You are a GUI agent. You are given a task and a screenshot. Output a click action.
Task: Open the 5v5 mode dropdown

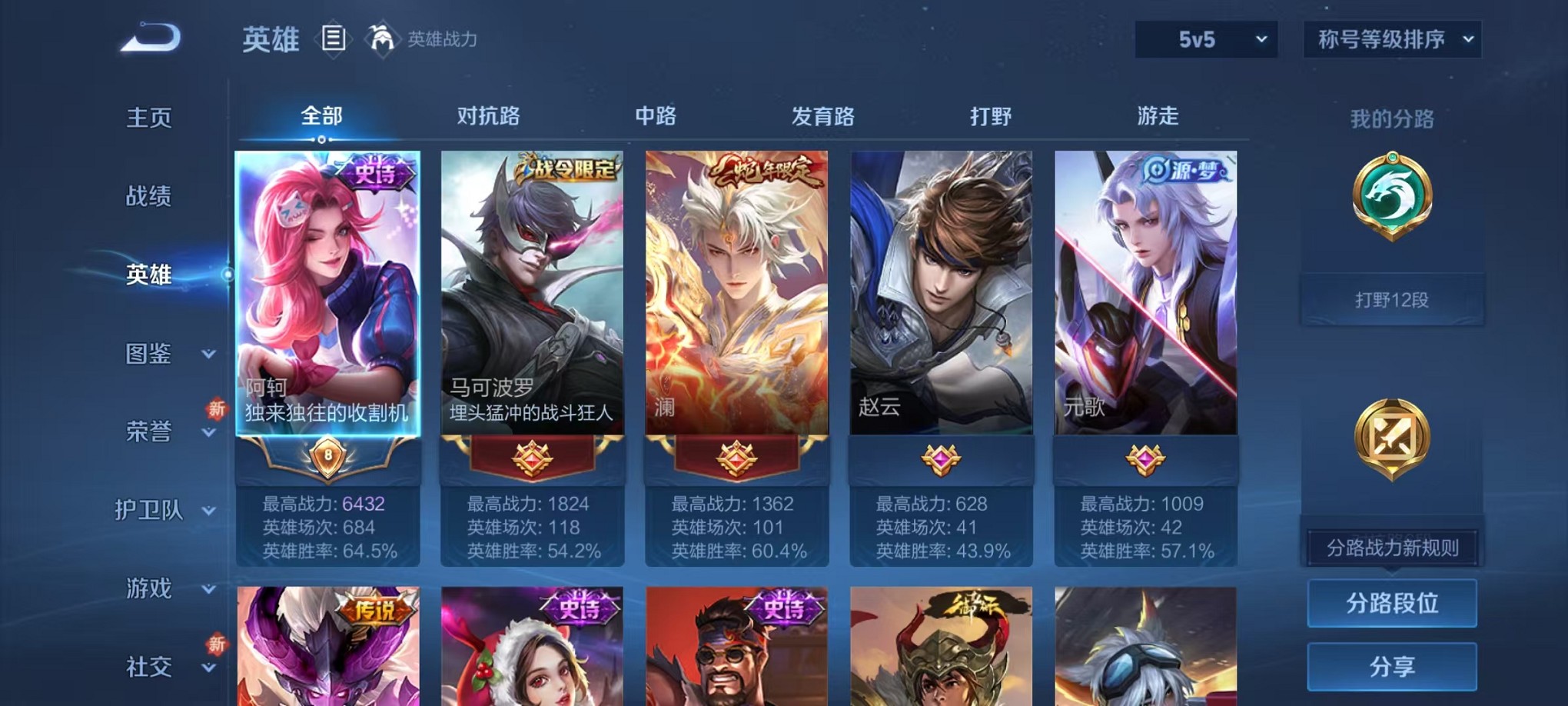coord(1204,38)
